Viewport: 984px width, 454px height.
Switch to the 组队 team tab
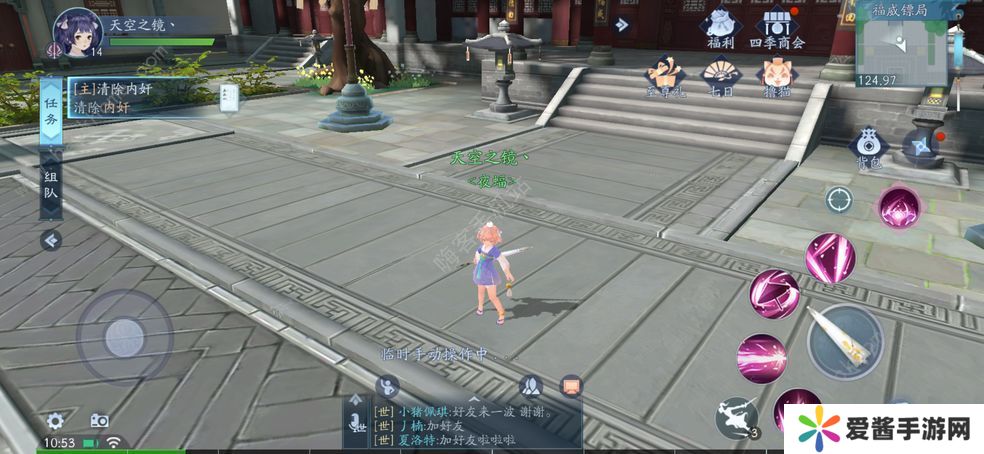click(x=51, y=190)
